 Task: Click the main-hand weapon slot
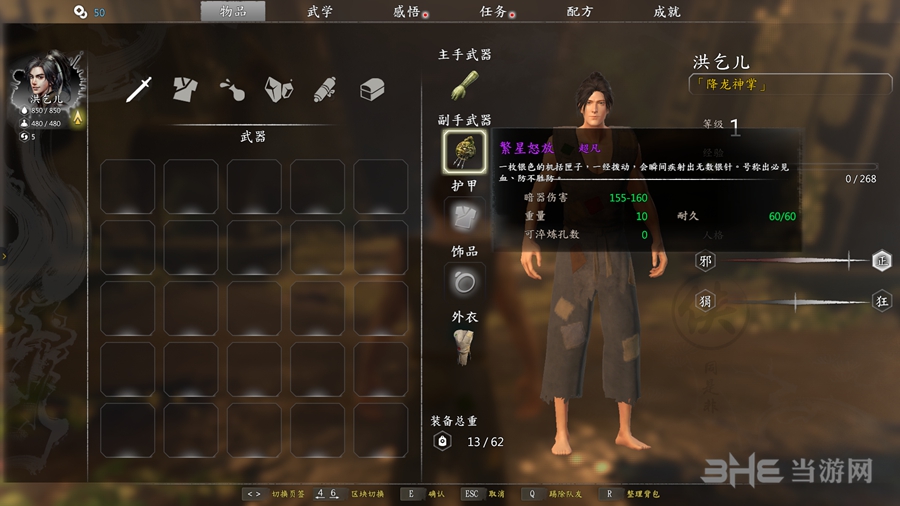465,84
